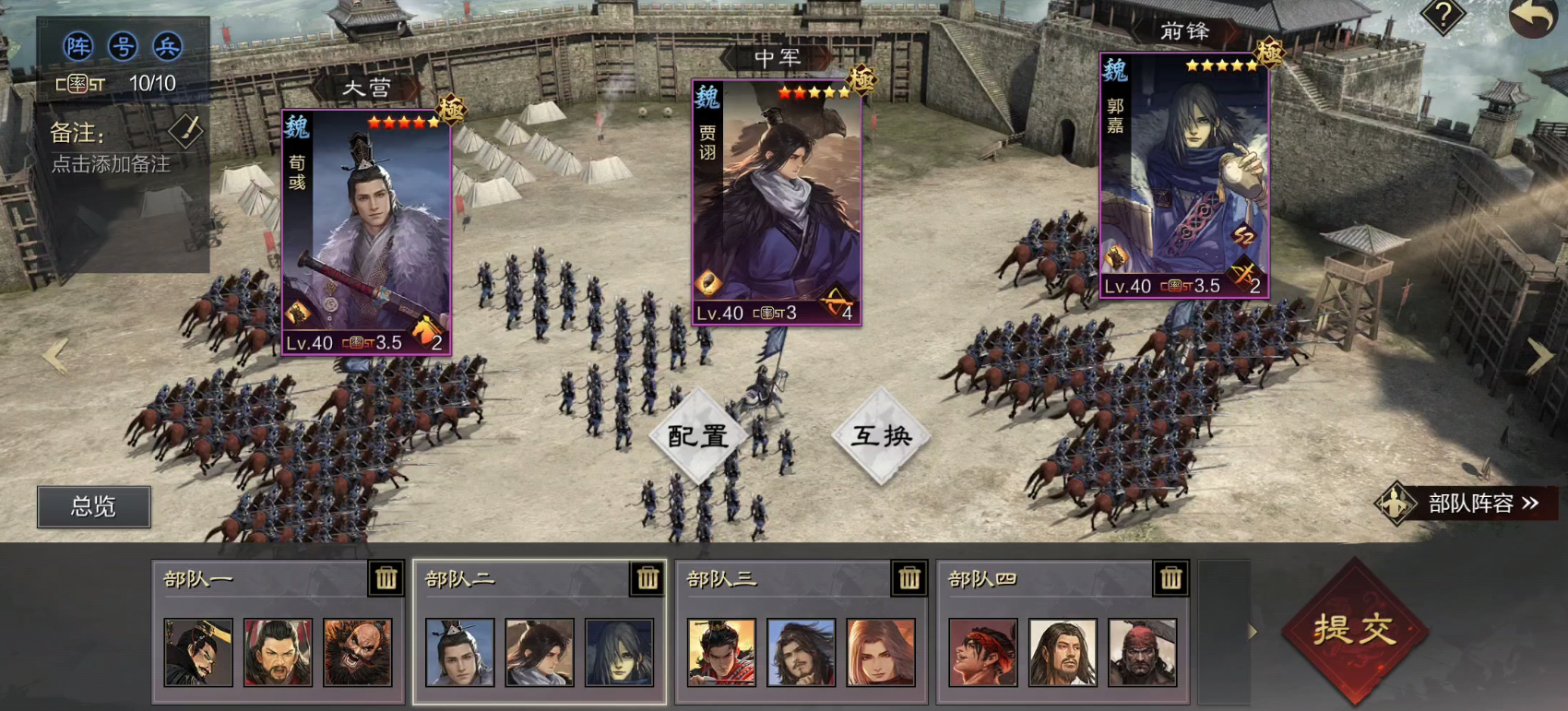
Task: Toggle the 号 circle icon
Action: click(x=123, y=46)
